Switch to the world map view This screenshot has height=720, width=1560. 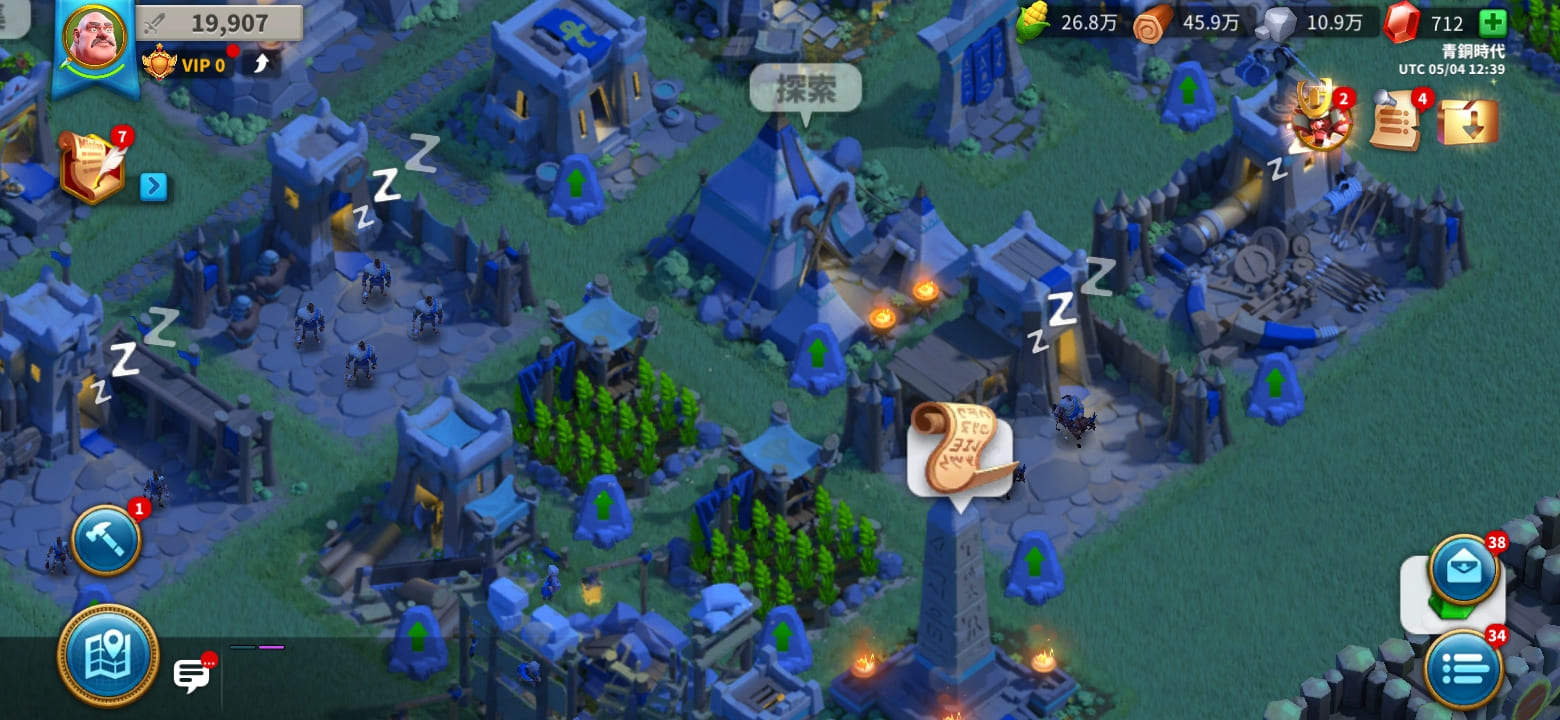point(108,655)
